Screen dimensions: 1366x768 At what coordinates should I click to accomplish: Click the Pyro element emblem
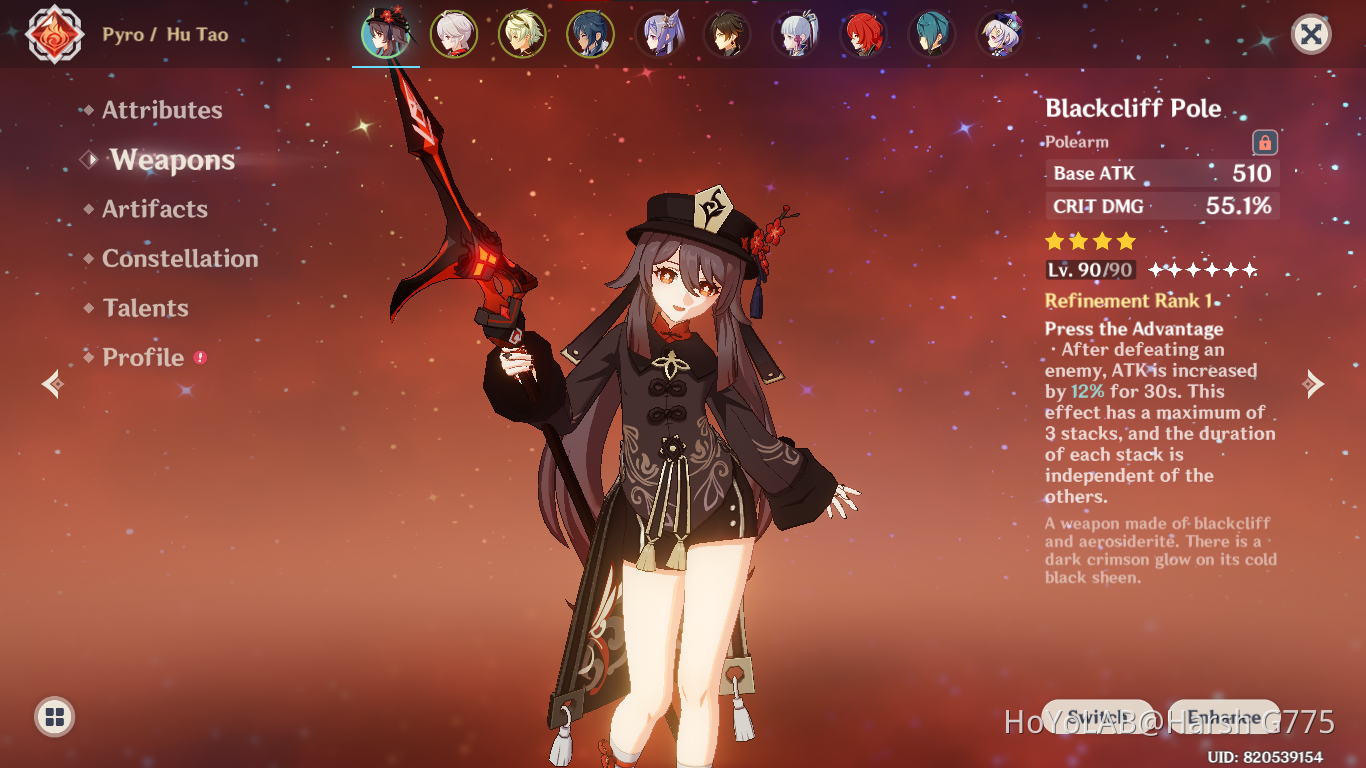pos(55,35)
